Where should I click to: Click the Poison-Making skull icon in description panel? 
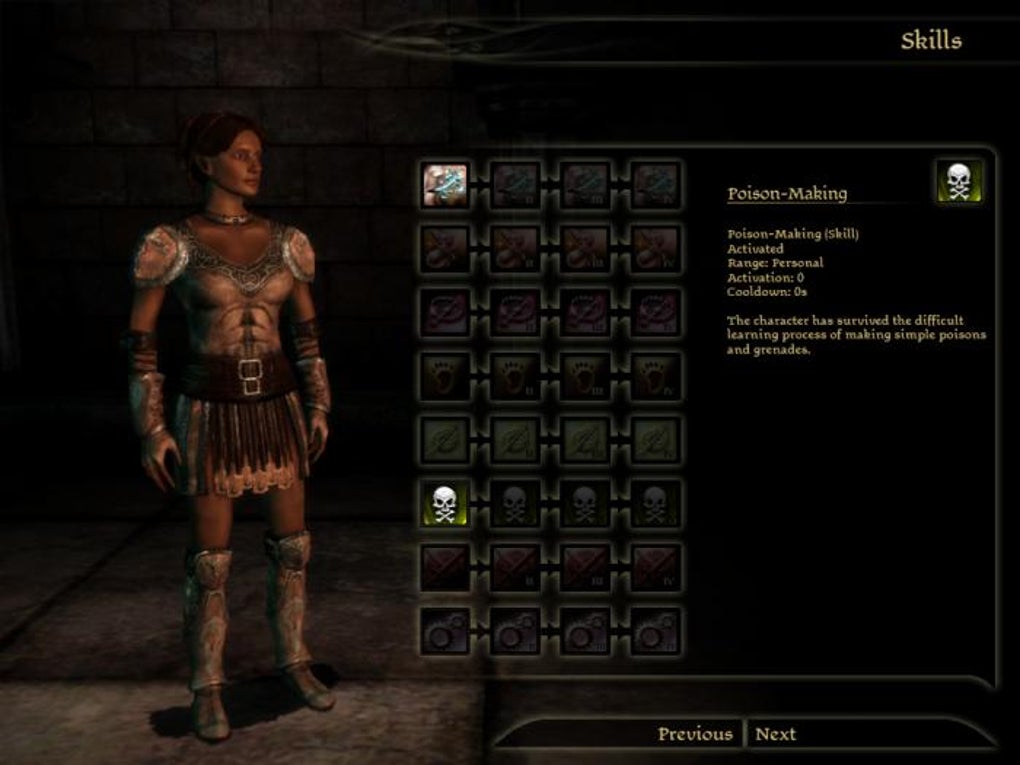959,181
